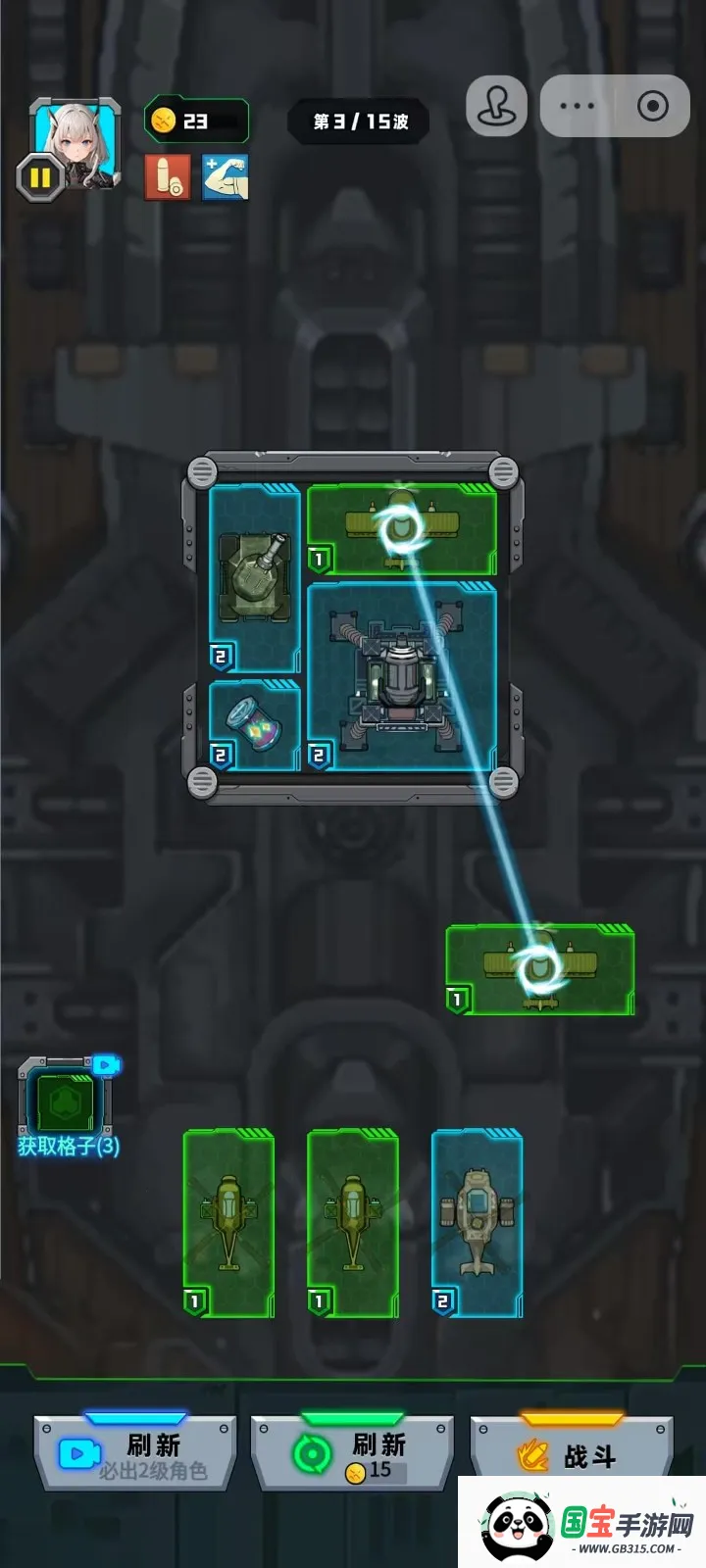Tap the video refresh for guaranteed level 2 units

pos(135,1454)
